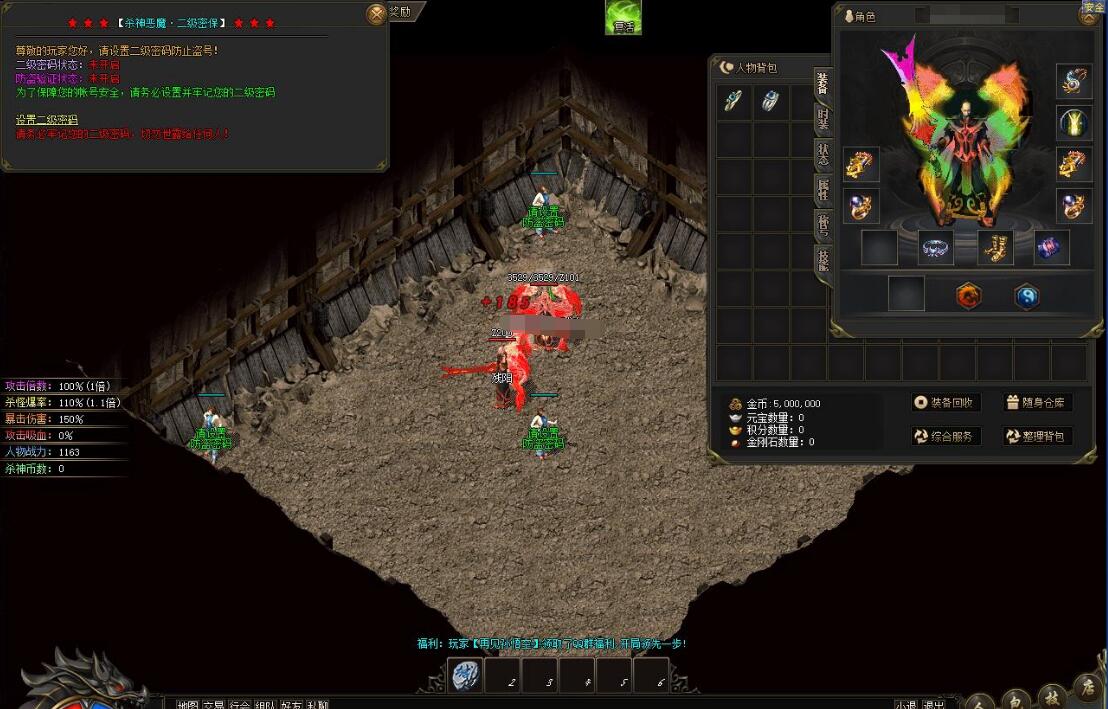This screenshot has width=1108, height=709.
Task: Select the equipped silver belt slot
Action: pyautogui.click(x=937, y=248)
